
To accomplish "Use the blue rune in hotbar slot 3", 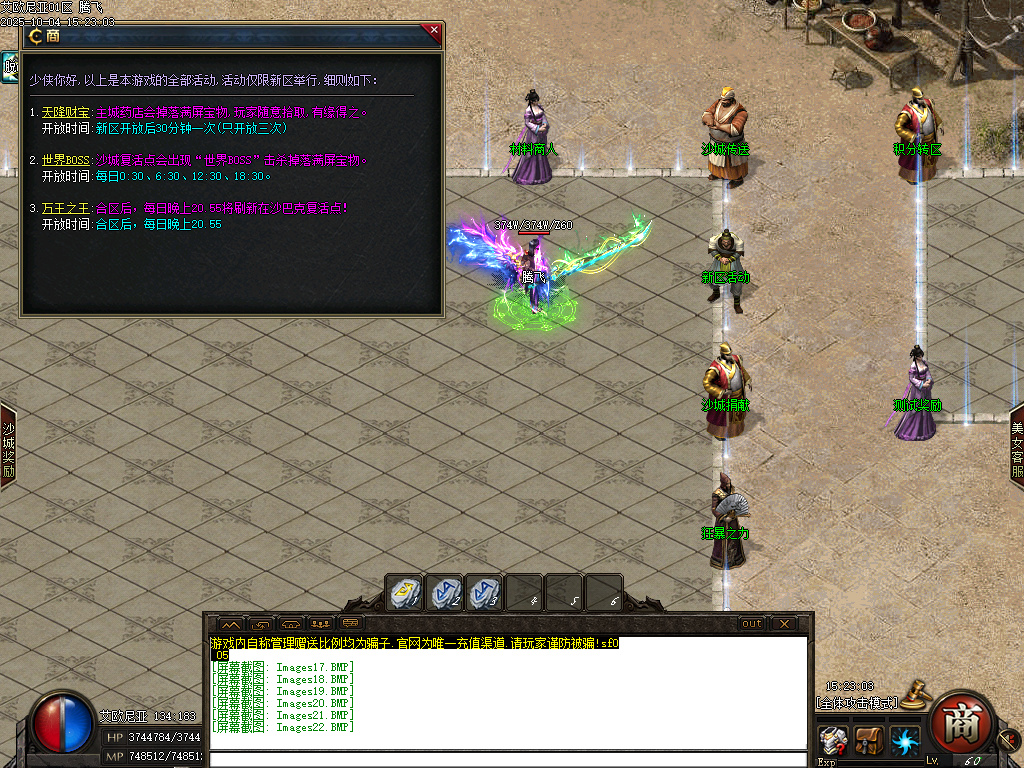I will (484, 593).
